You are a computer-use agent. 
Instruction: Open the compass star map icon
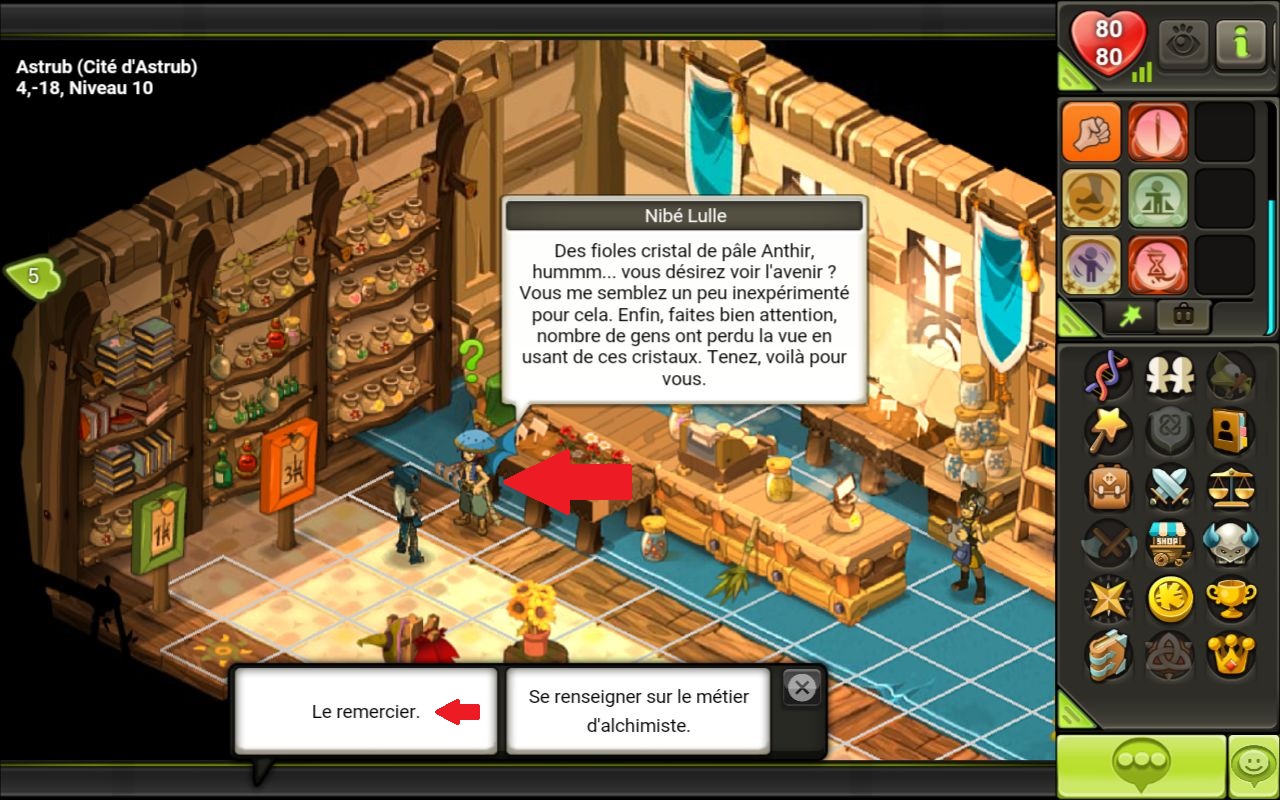point(1108,599)
